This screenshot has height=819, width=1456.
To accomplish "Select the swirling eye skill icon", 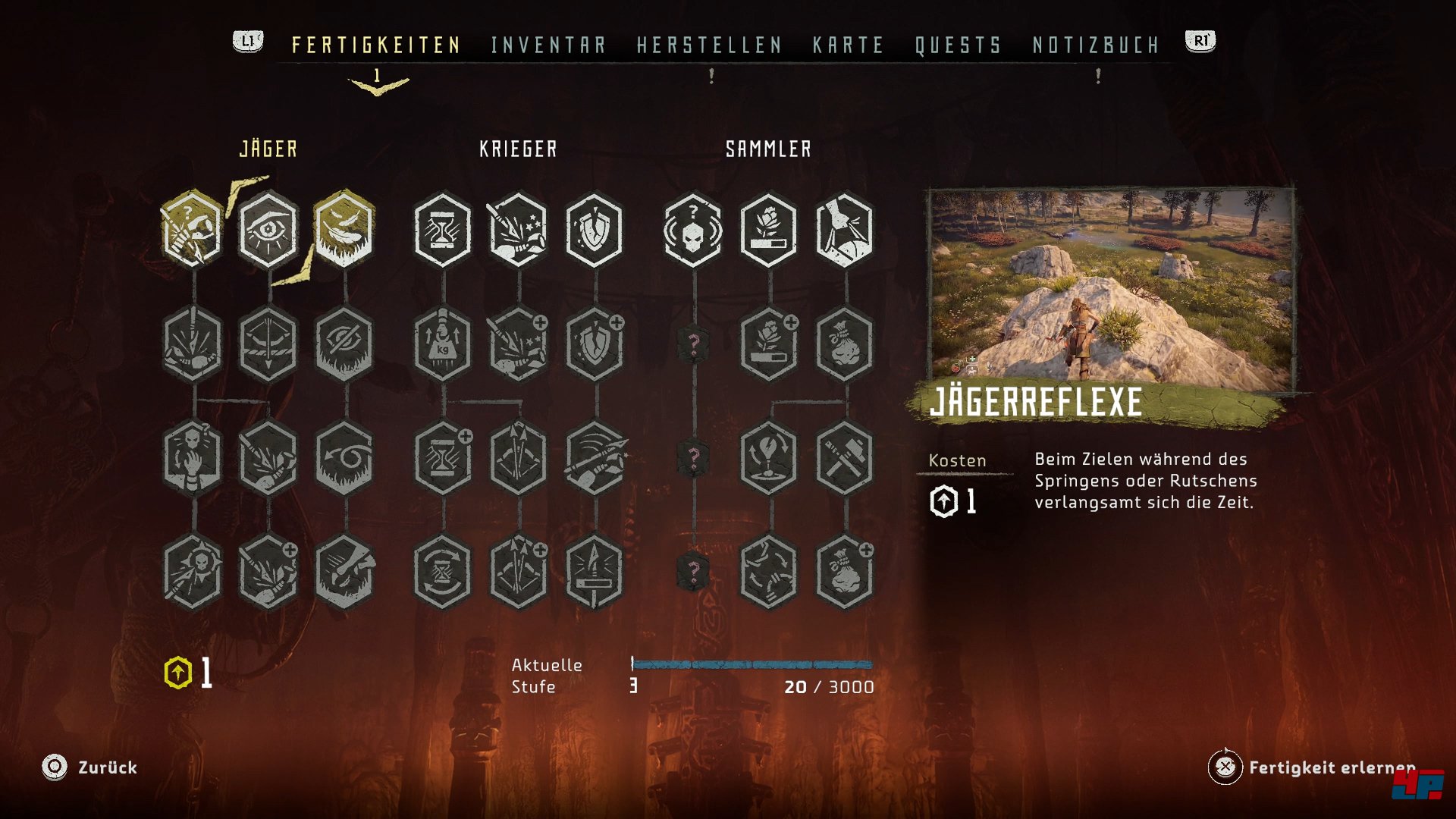I will [344, 457].
